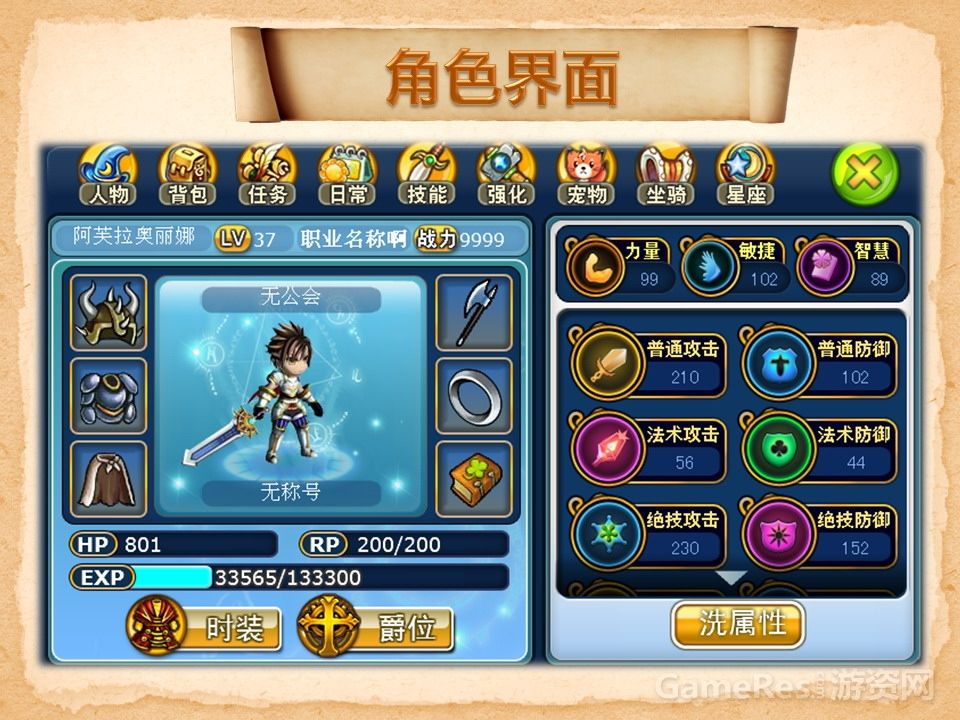This screenshot has height=720, width=960.
Task: Select the clover spellbook slot
Action: (x=473, y=479)
